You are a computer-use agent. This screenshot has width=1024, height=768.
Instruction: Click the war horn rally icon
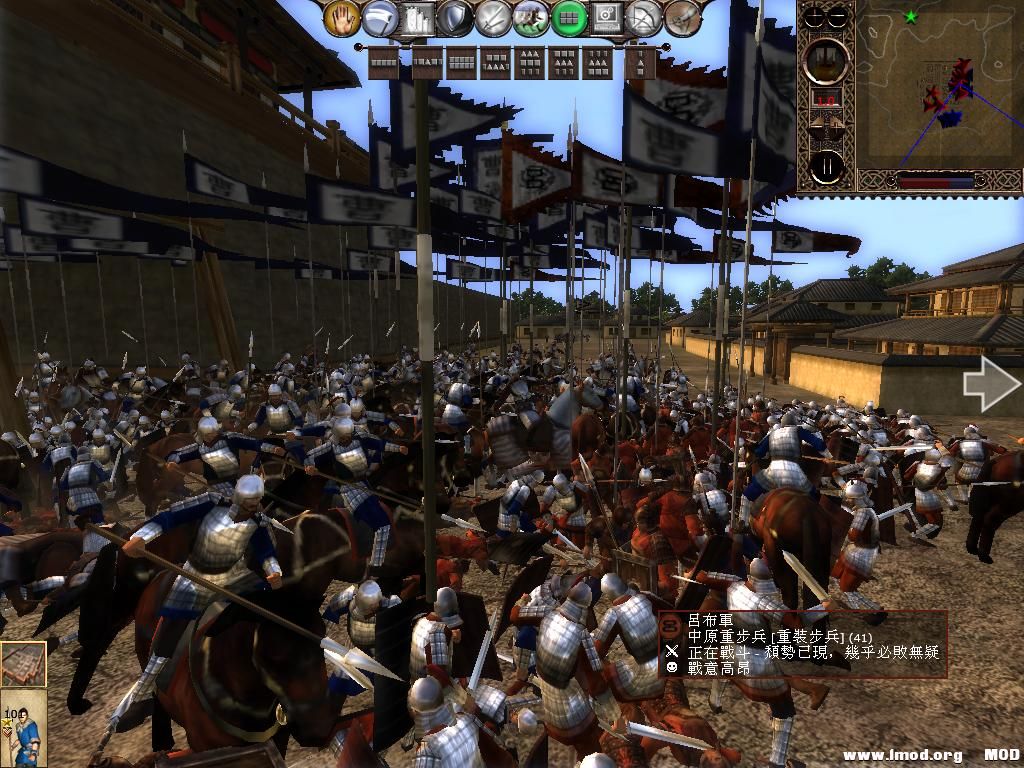point(681,17)
